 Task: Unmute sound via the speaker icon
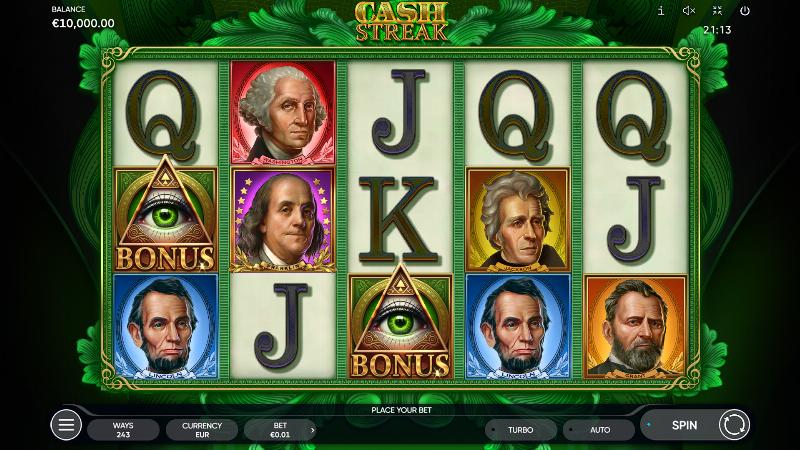coord(689,11)
